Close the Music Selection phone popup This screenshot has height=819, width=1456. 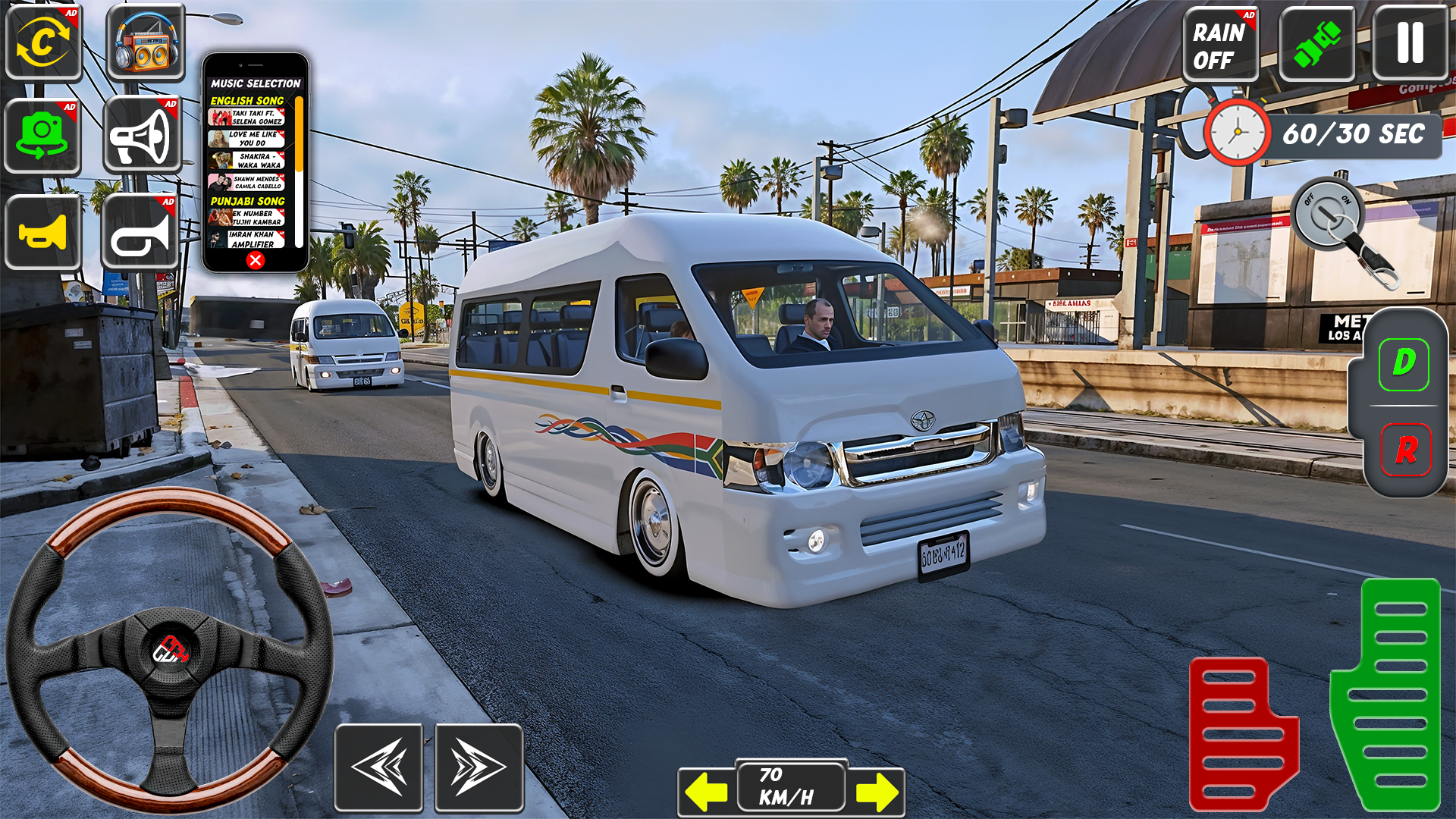254,260
